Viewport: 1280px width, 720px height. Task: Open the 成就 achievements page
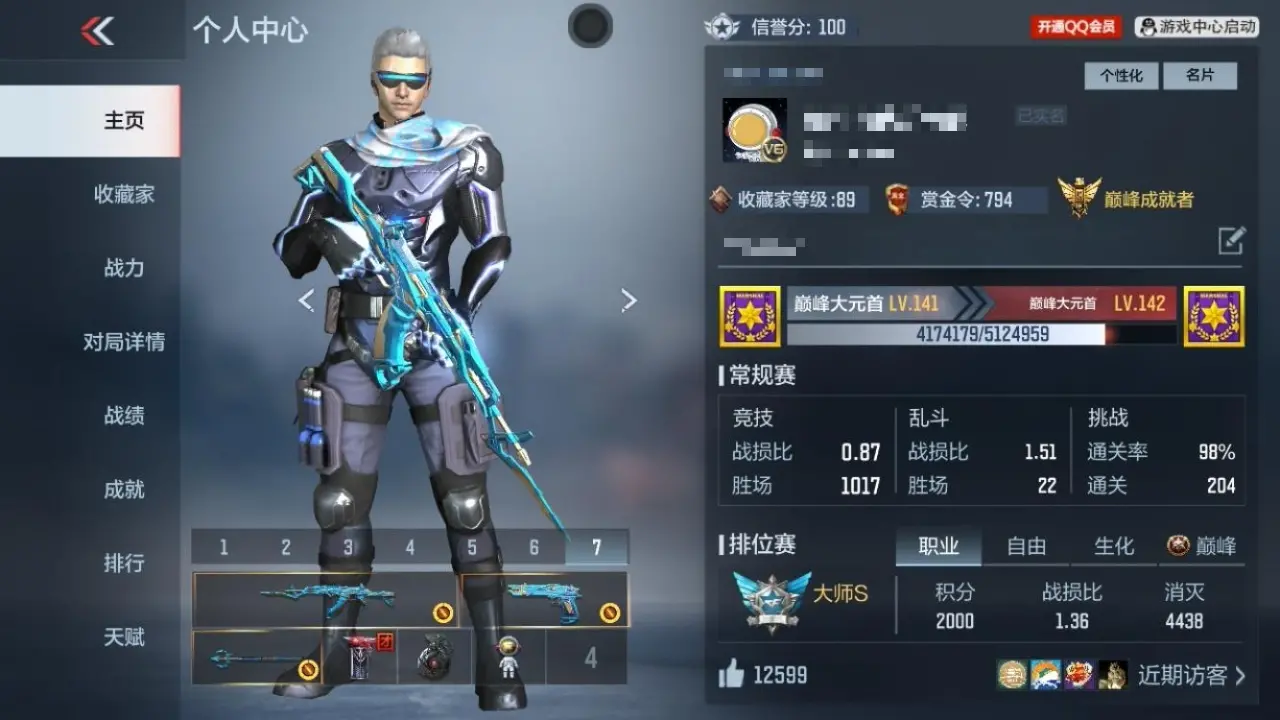click(x=124, y=489)
